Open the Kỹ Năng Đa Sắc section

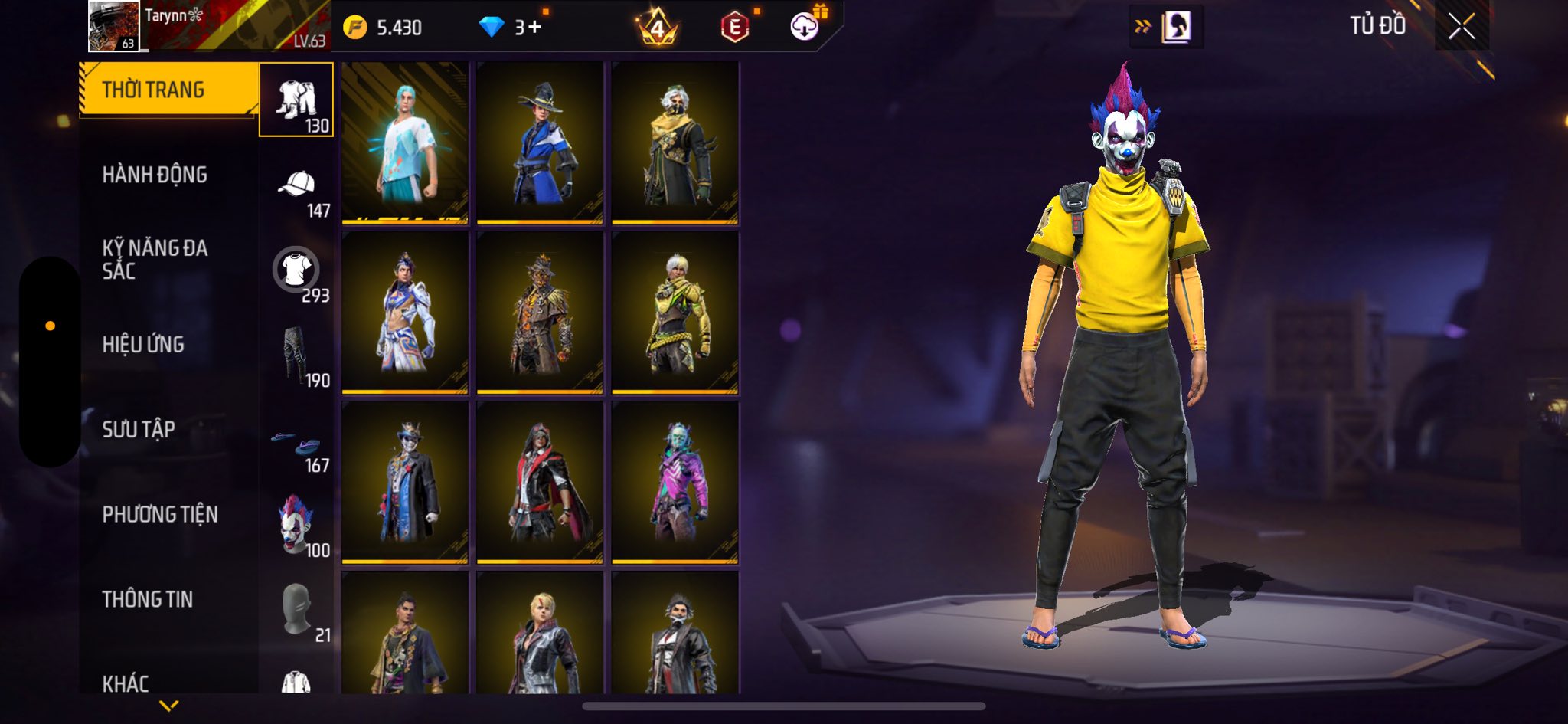pyautogui.click(x=155, y=259)
